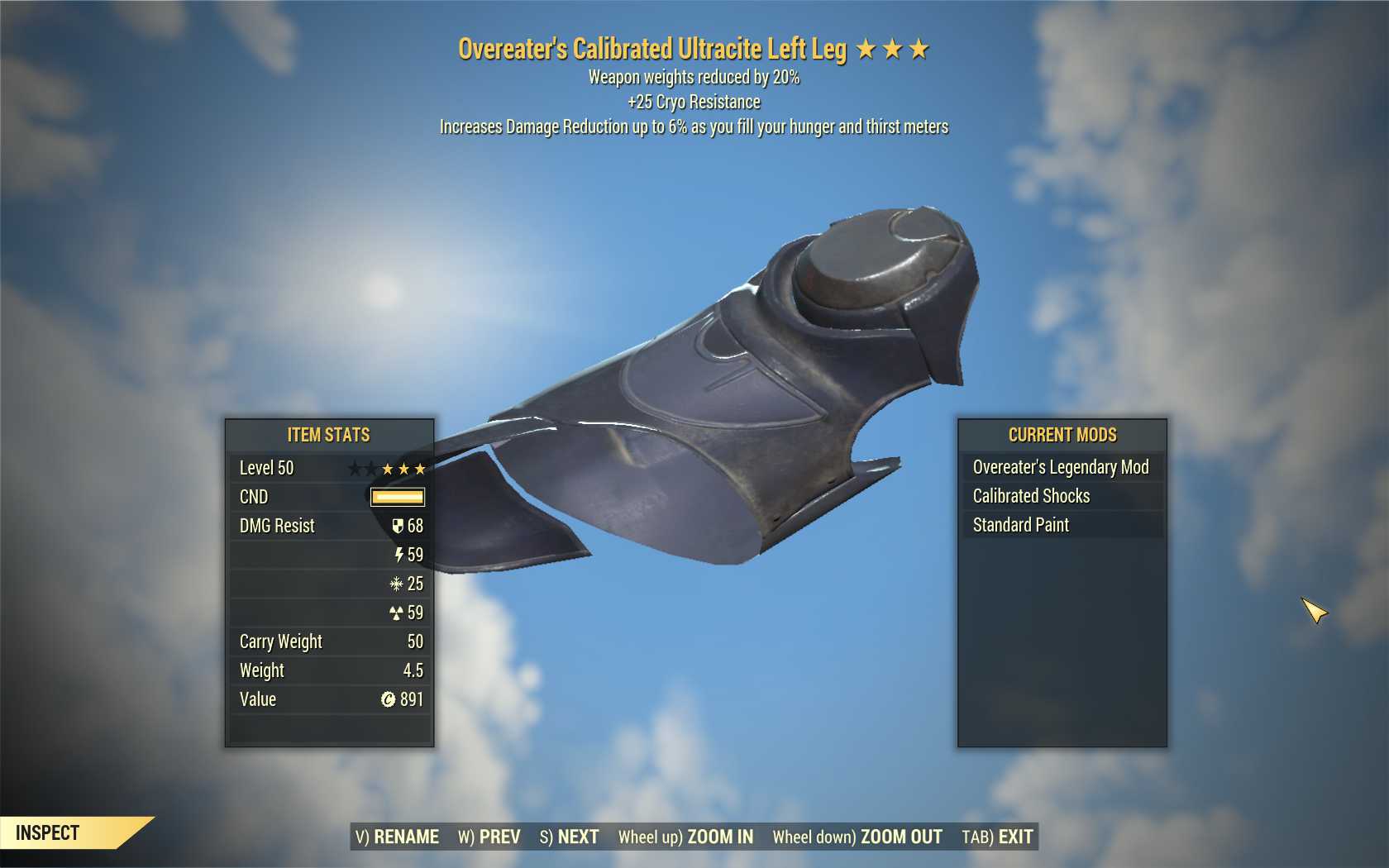Image resolution: width=1389 pixels, height=868 pixels.
Task: Show the NEXT item
Action: 569,837
